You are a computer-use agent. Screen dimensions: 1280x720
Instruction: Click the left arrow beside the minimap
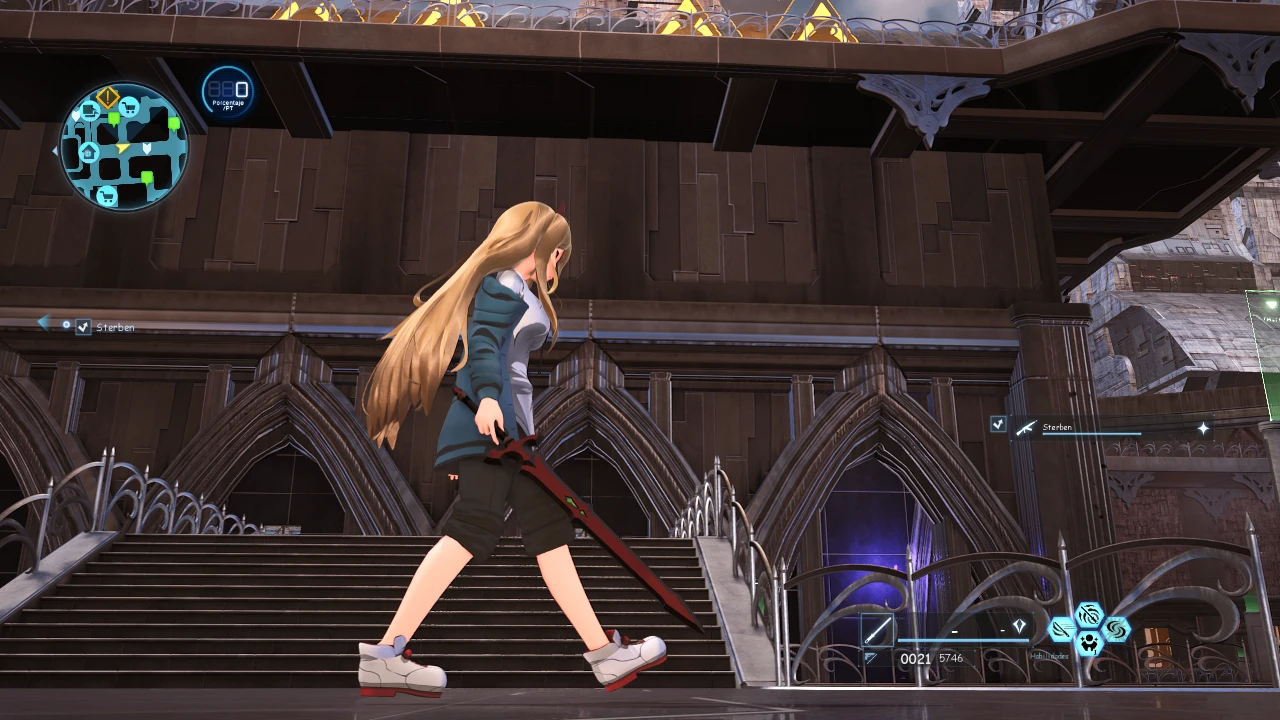pos(55,151)
